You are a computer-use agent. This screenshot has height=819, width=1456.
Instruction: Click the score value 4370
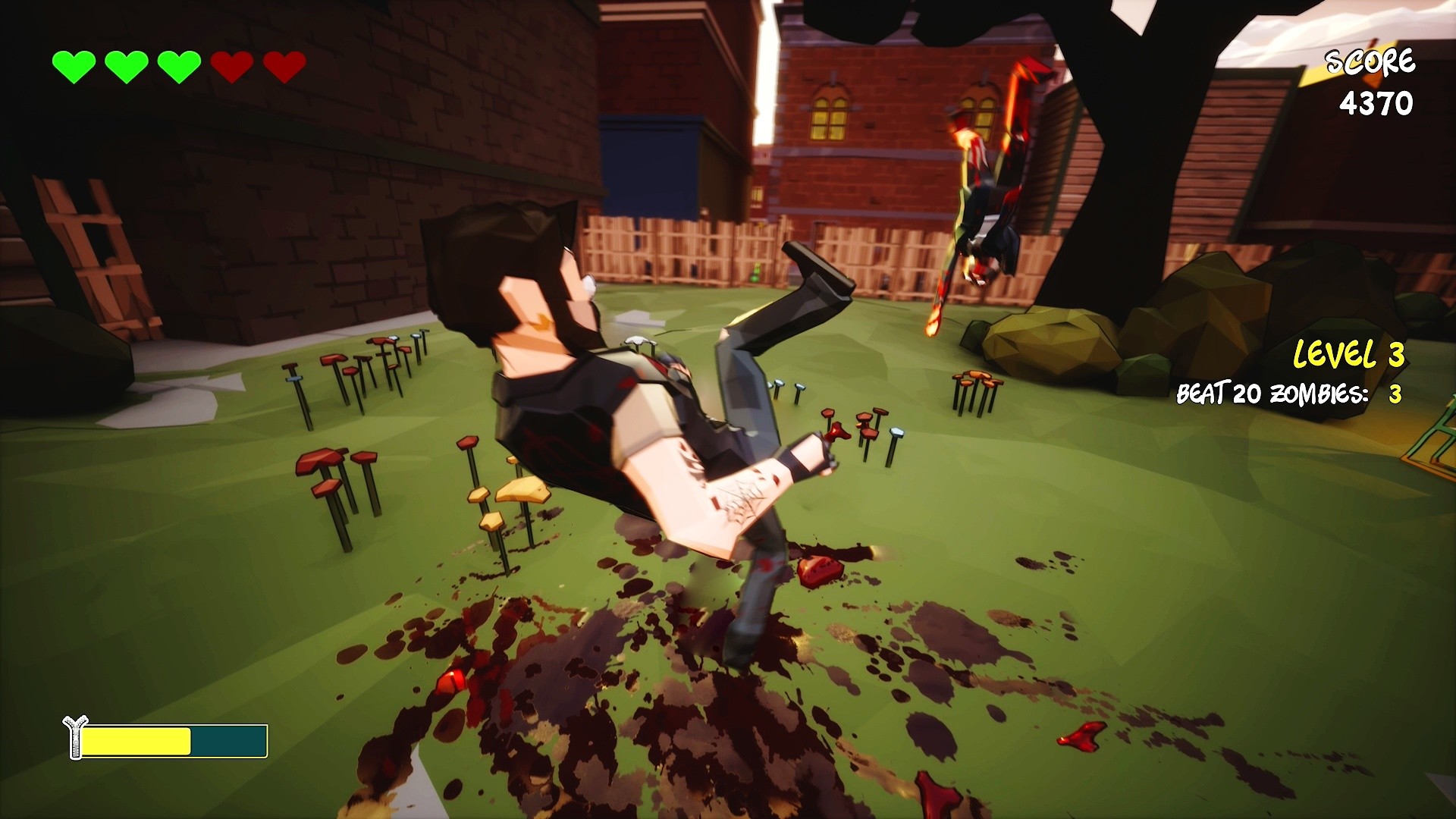1376,102
